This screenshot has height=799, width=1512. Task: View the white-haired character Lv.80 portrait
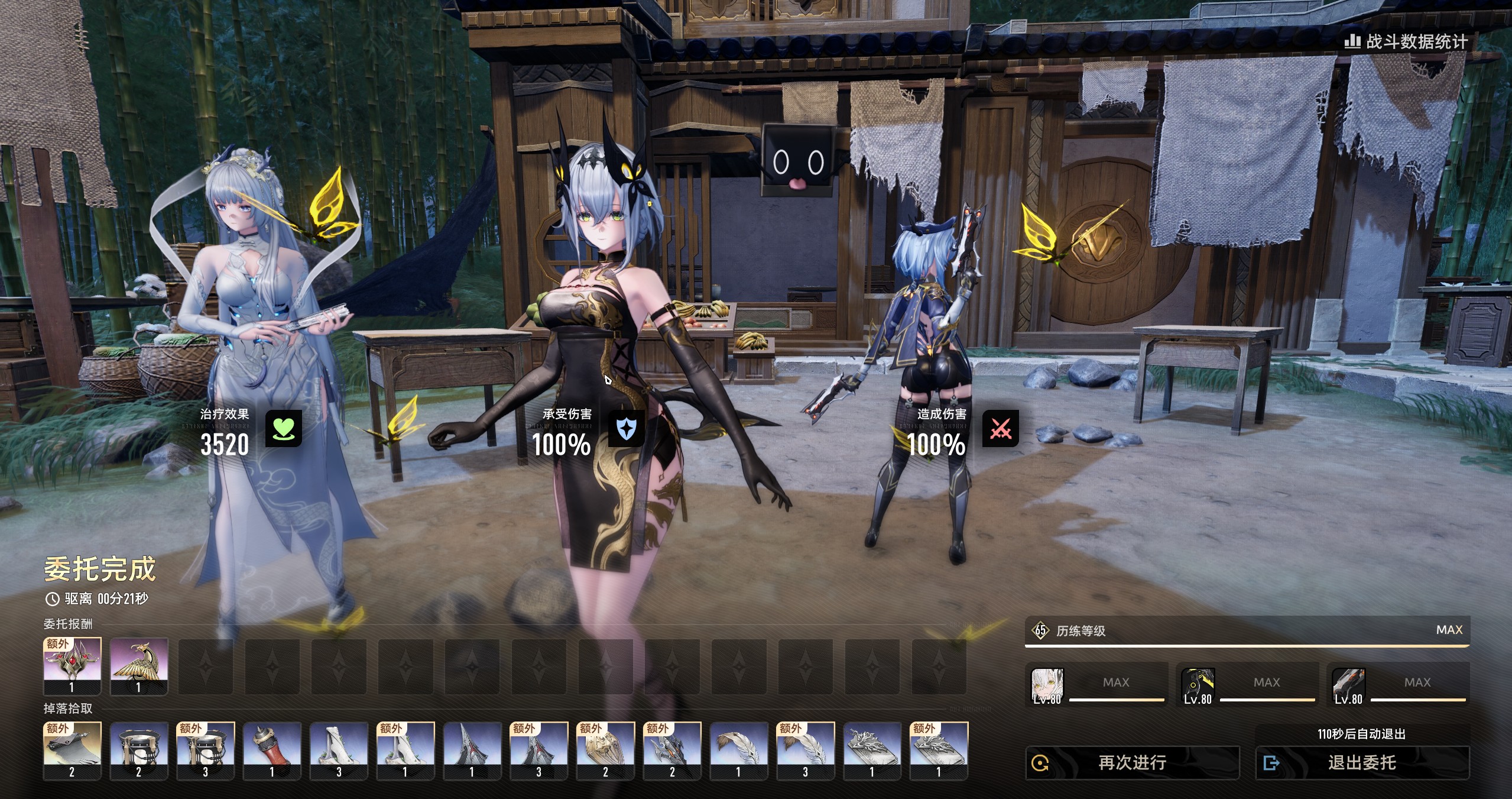(x=1047, y=686)
